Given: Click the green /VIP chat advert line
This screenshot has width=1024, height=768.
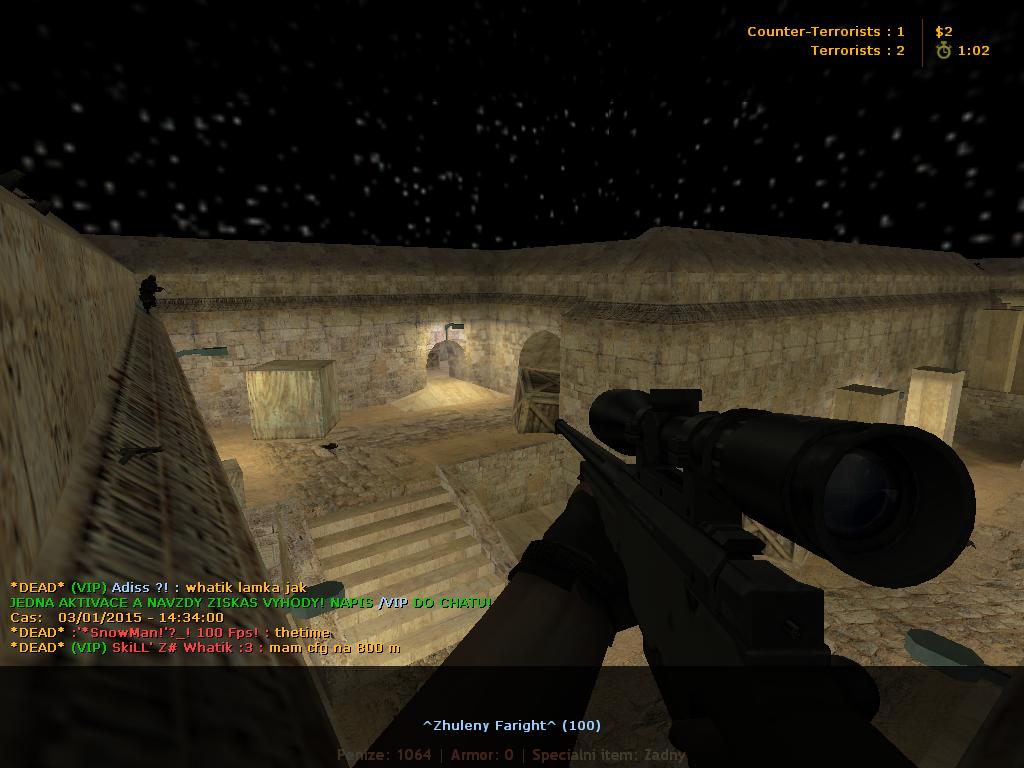Looking at the screenshot, I should tap(250, 602).
